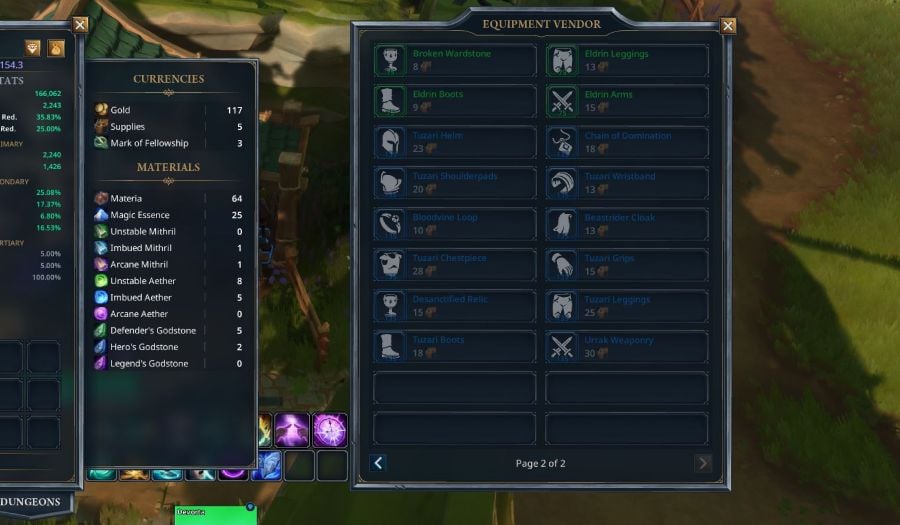Choose the Urrak Weaponry item
900x525 pixels.
pos(627,347)
